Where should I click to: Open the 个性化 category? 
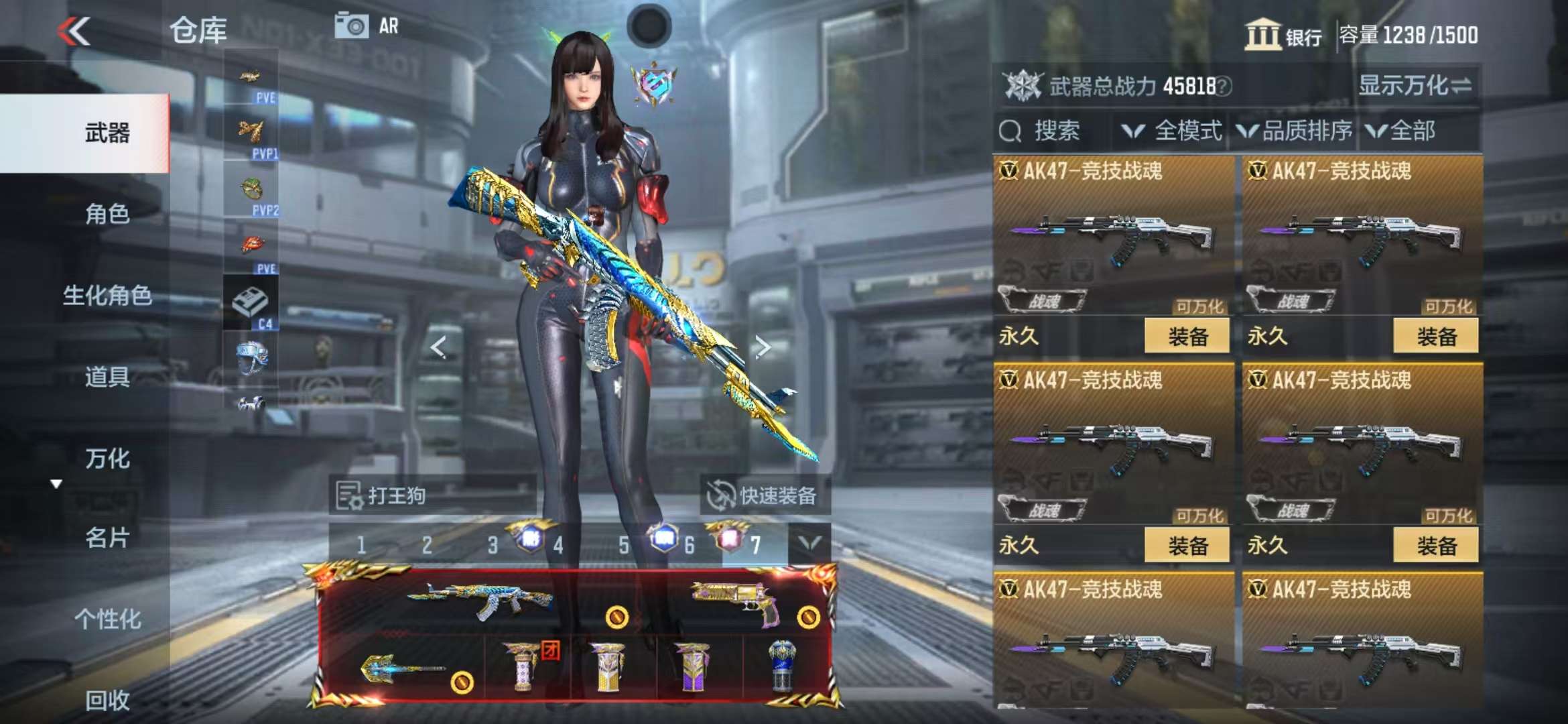(107, 619)
